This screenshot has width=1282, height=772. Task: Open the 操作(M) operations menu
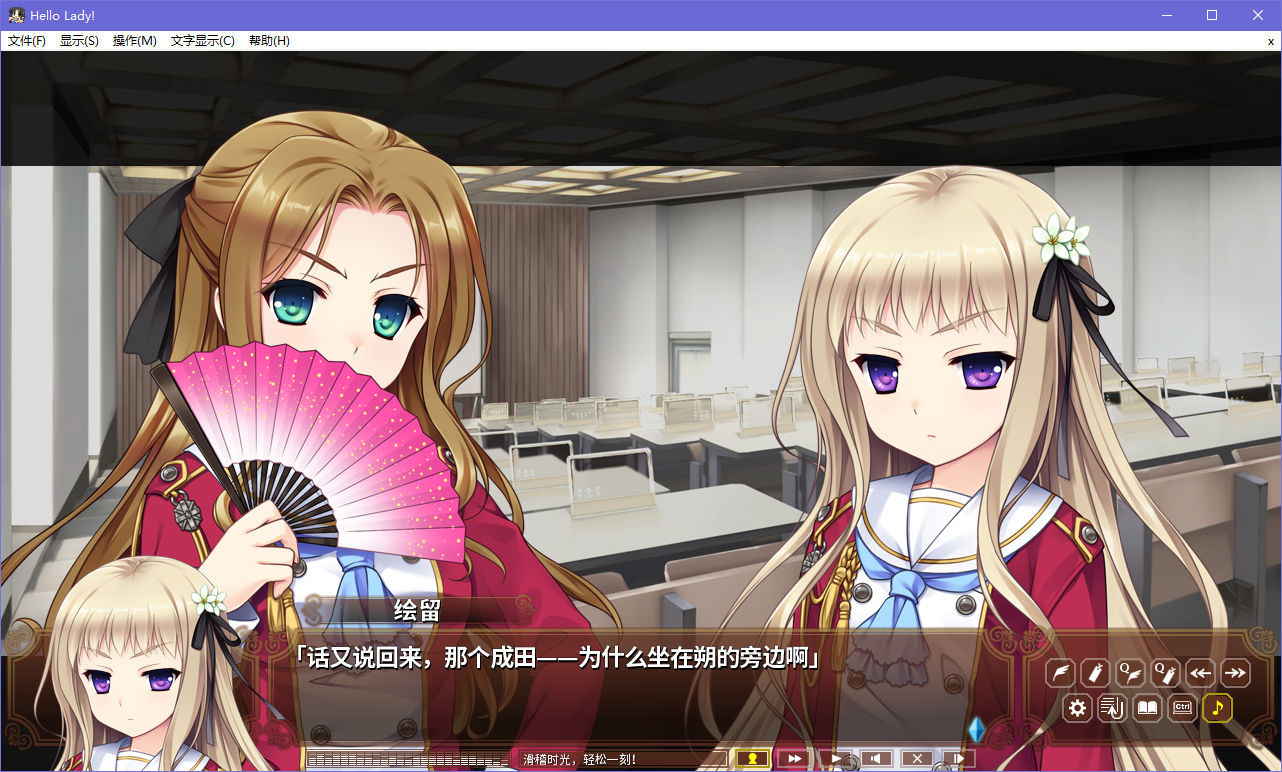134,41
